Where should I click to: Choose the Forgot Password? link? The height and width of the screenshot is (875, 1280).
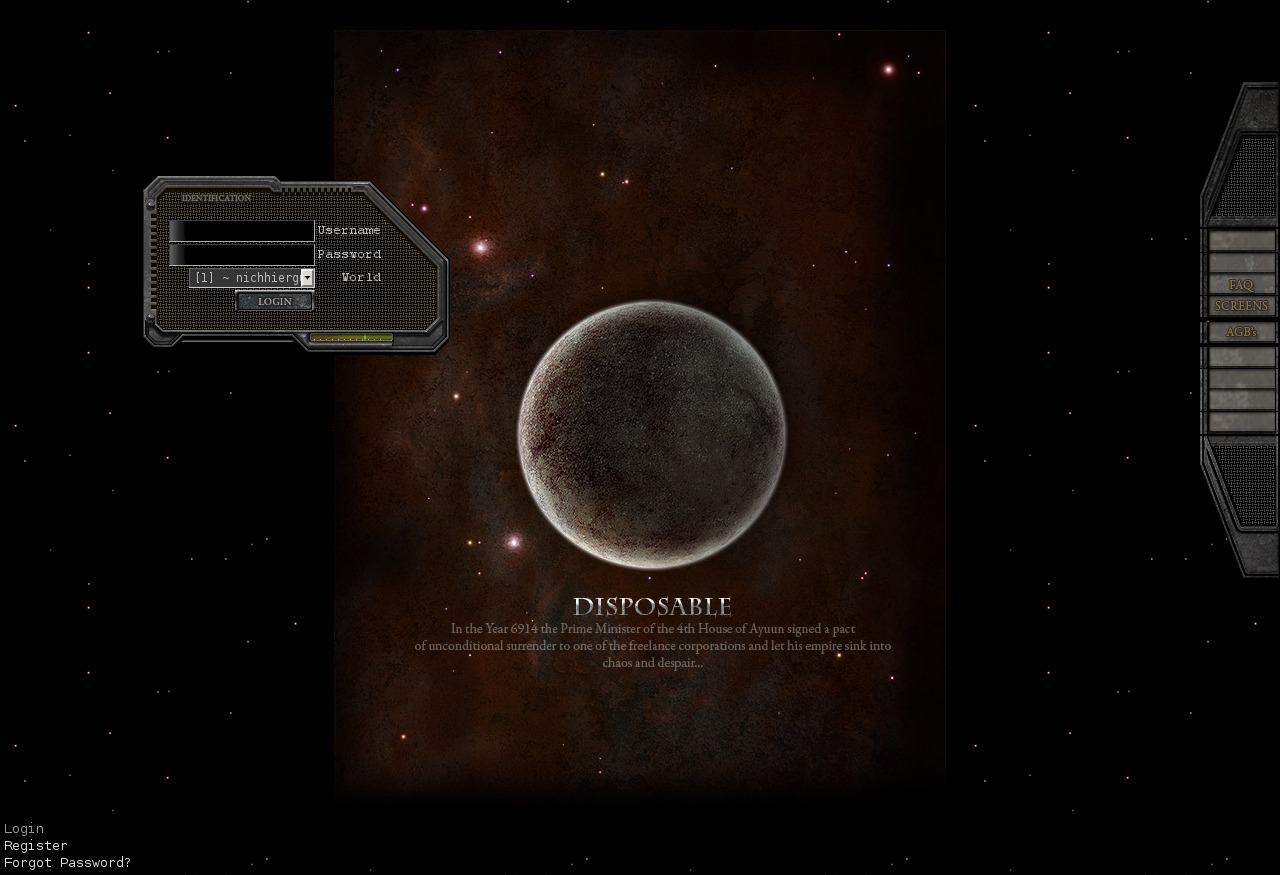(67, 862)
